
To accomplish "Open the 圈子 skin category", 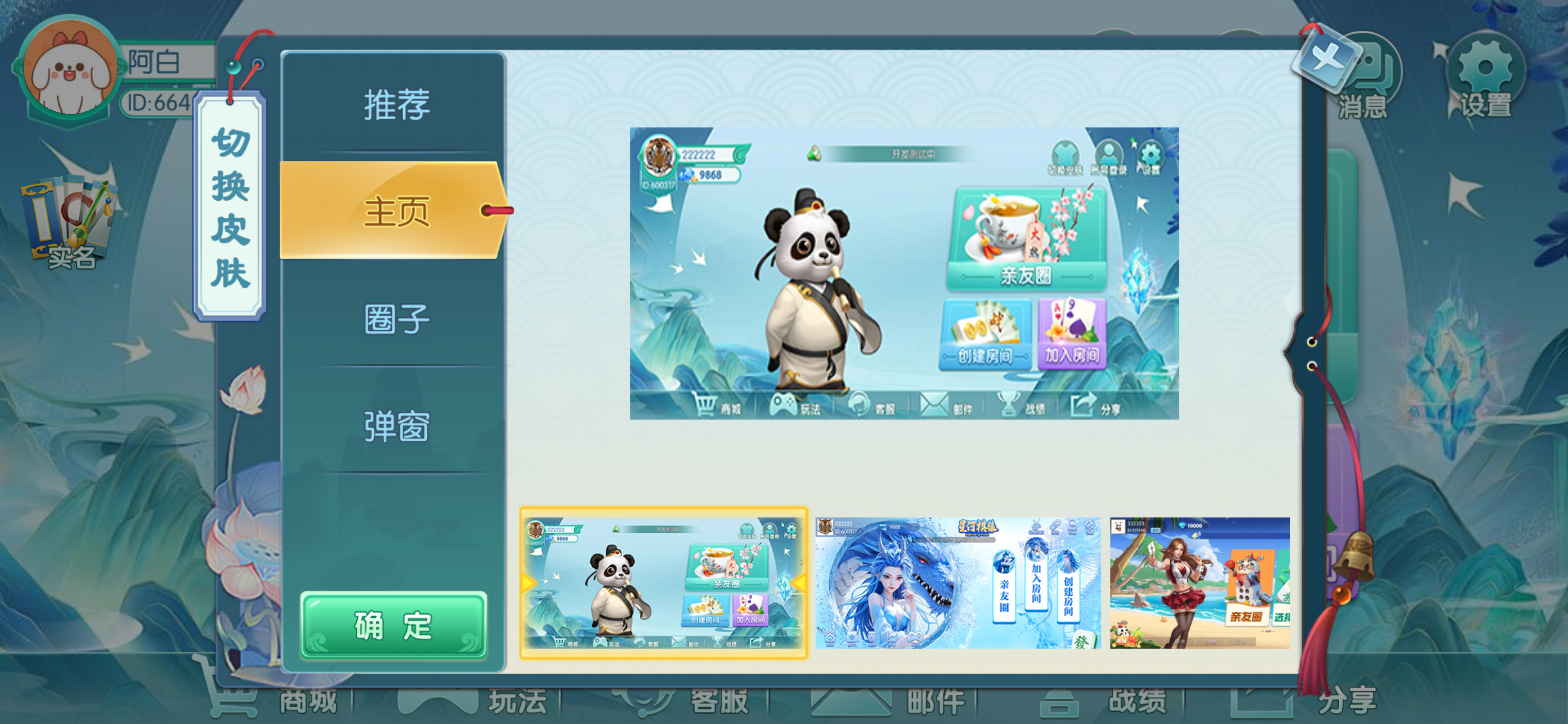I will [396, 319].
